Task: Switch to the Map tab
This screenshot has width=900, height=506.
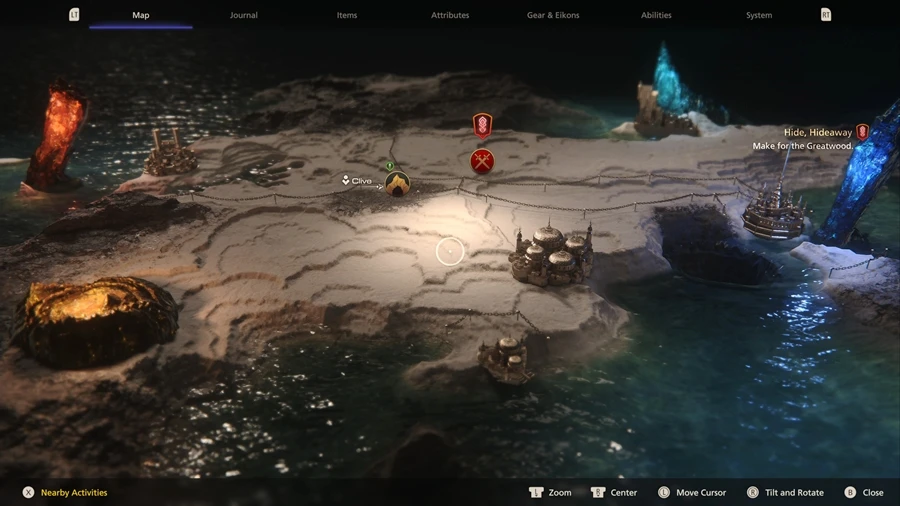Action: coord(141,15)
